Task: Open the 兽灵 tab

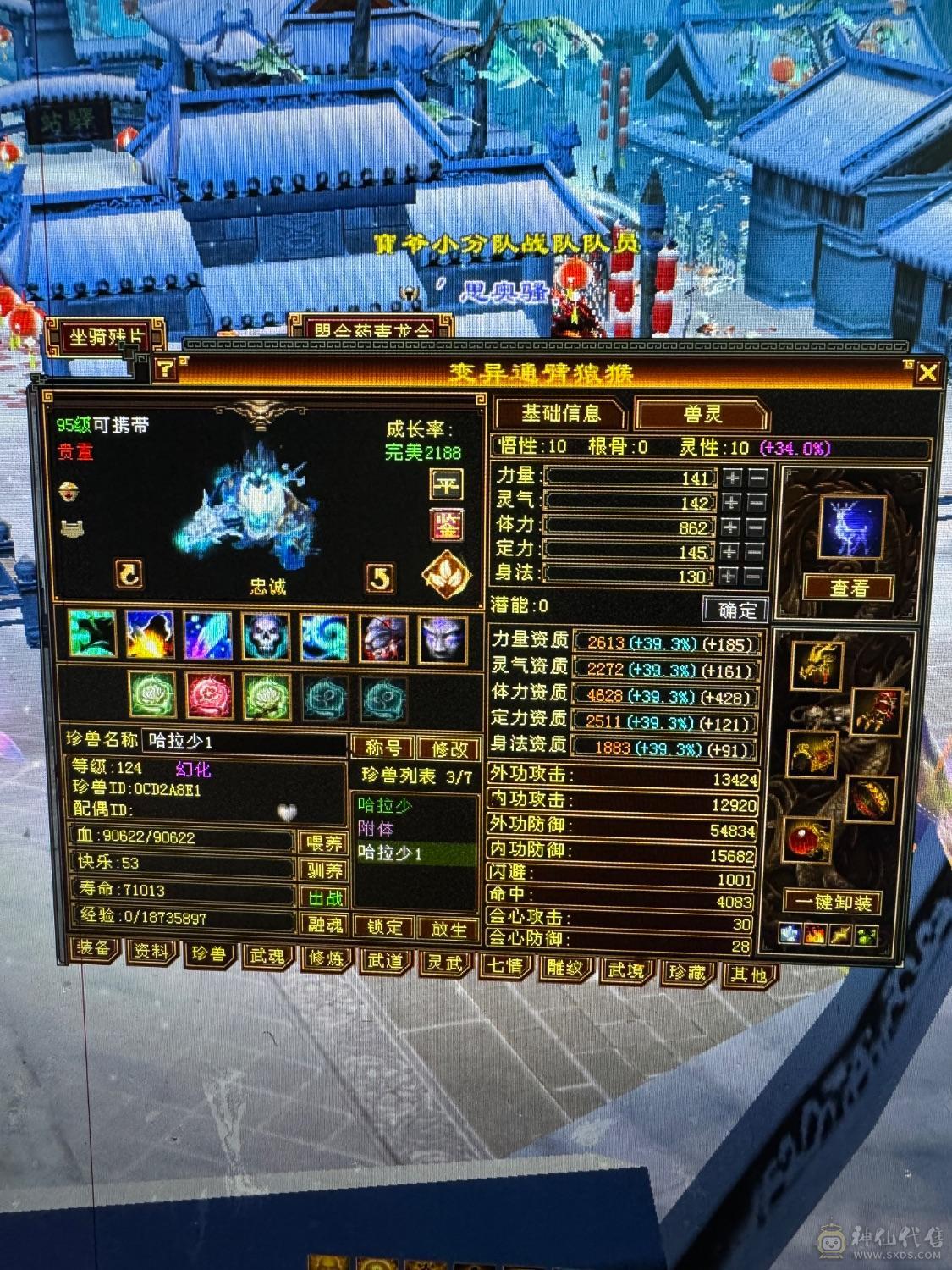Action: coord(702,414)
